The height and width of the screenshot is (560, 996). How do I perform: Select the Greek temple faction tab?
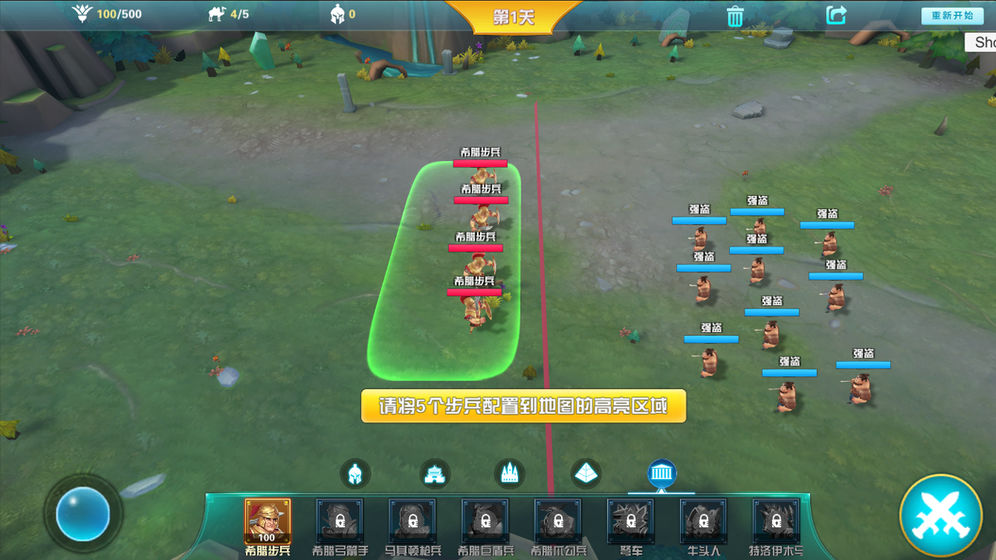[x=662, y=473]
